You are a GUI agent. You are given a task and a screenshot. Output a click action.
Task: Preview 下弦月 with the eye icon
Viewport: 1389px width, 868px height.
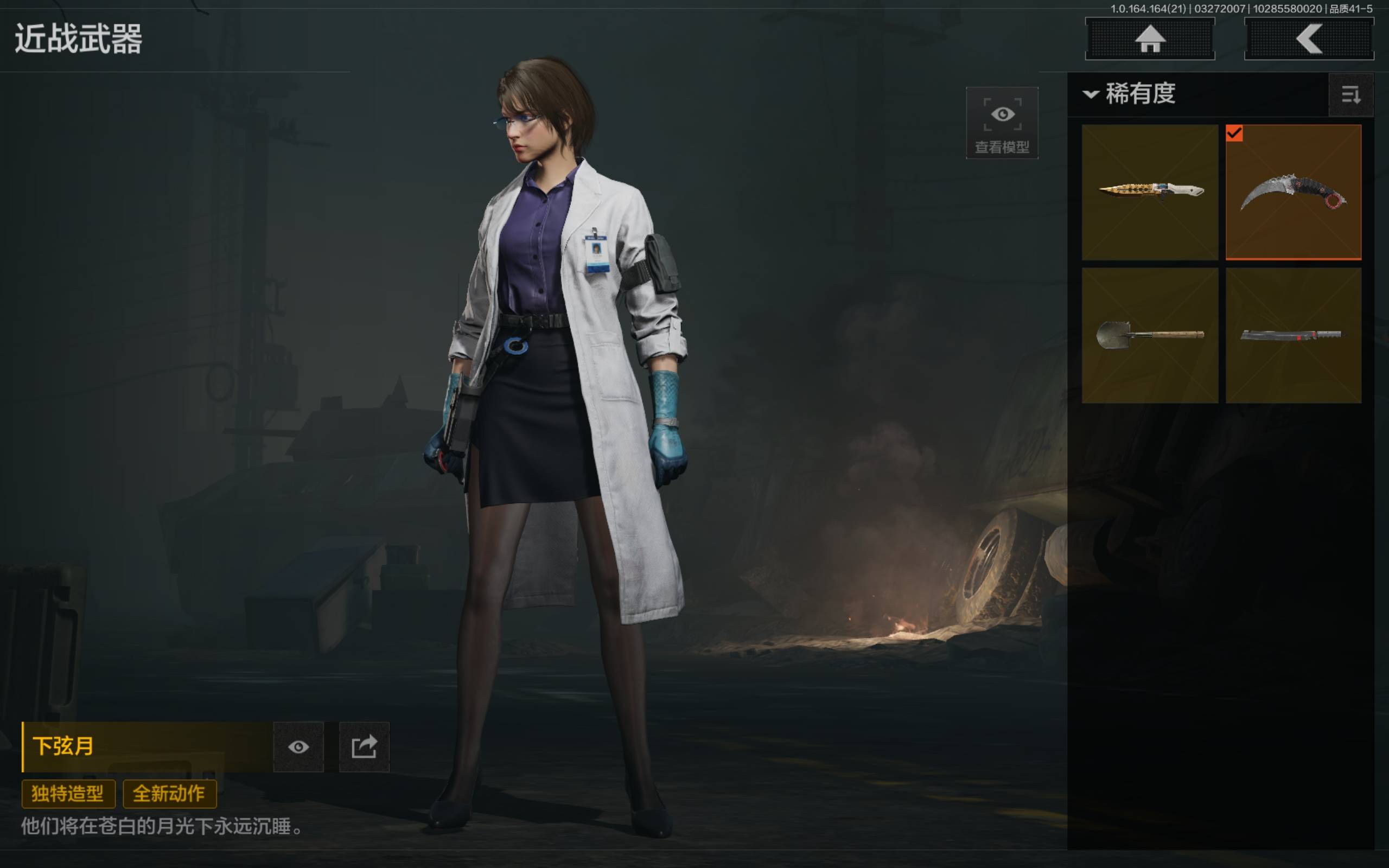pyautogui.click(x=298, y=747)
